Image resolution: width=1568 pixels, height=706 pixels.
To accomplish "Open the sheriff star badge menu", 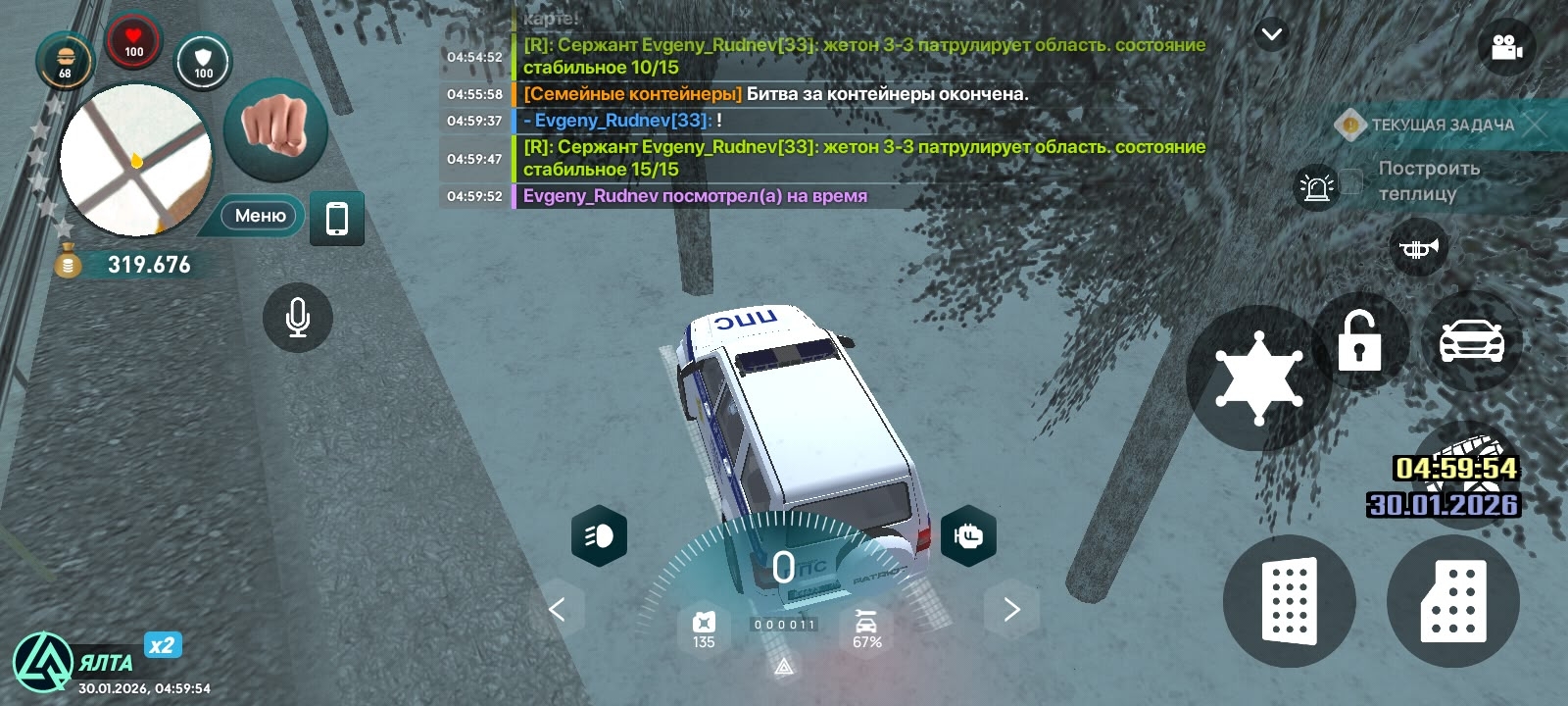I will pos(1258,378).
